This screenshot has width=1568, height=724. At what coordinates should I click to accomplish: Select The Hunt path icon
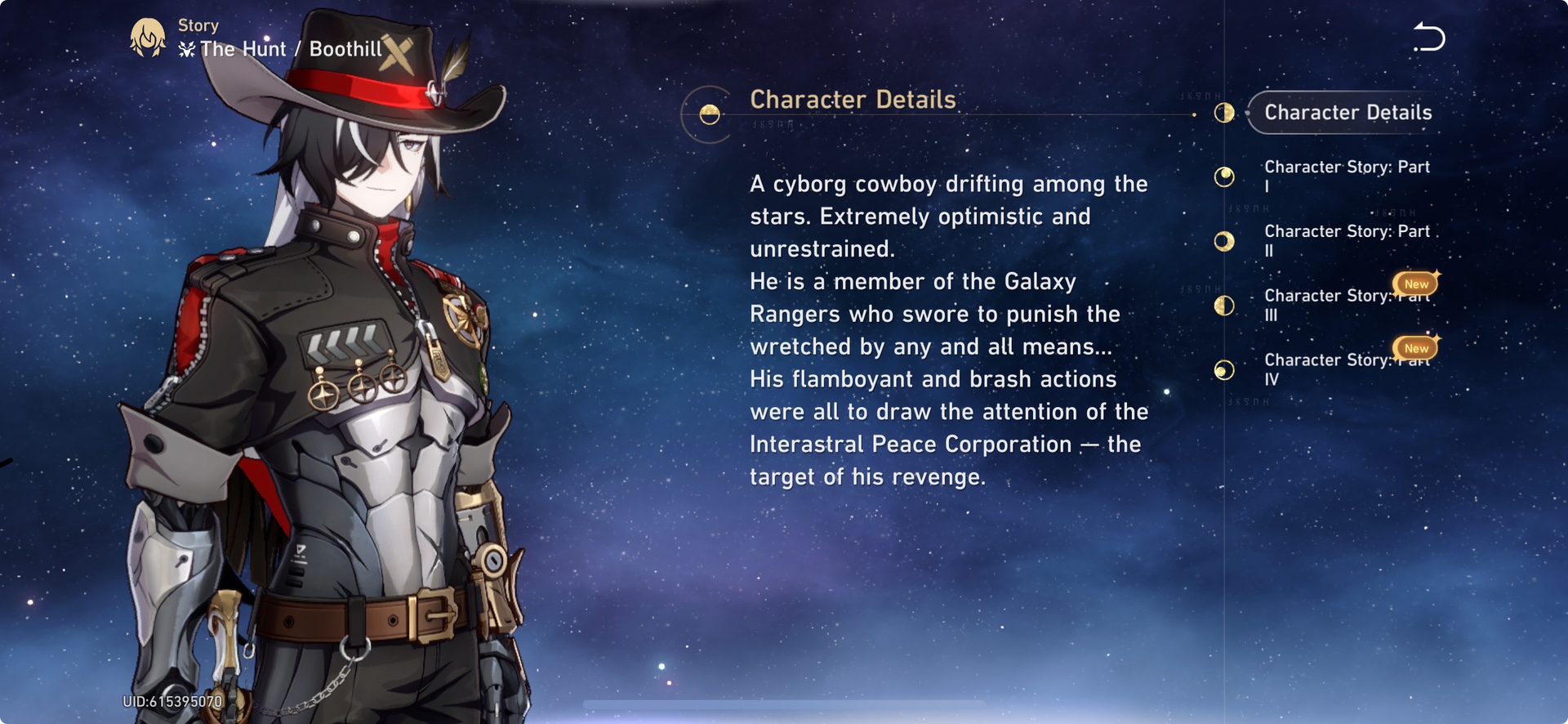(188, 49)
